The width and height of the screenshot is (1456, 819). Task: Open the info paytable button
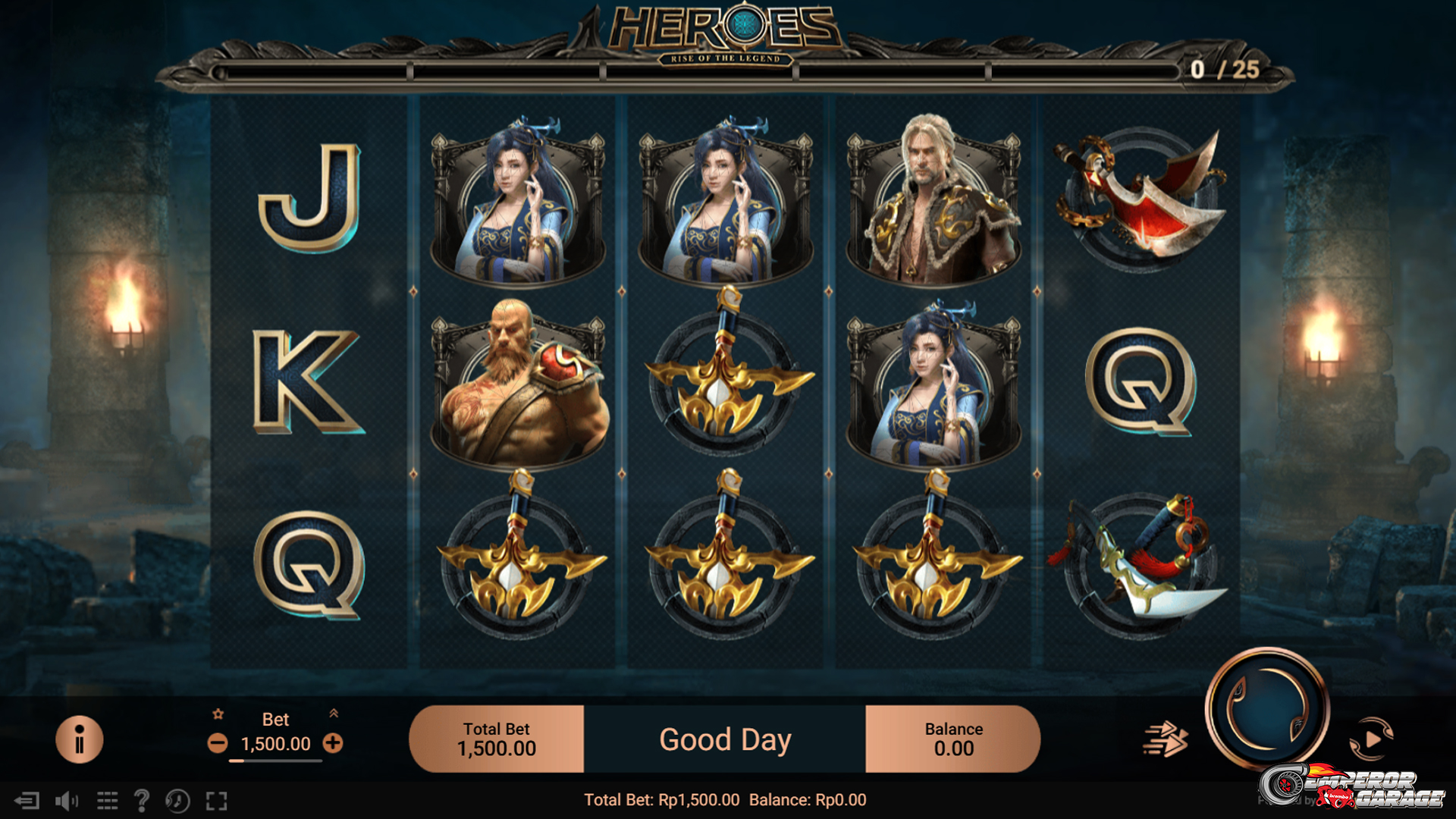tap(79, 739)
